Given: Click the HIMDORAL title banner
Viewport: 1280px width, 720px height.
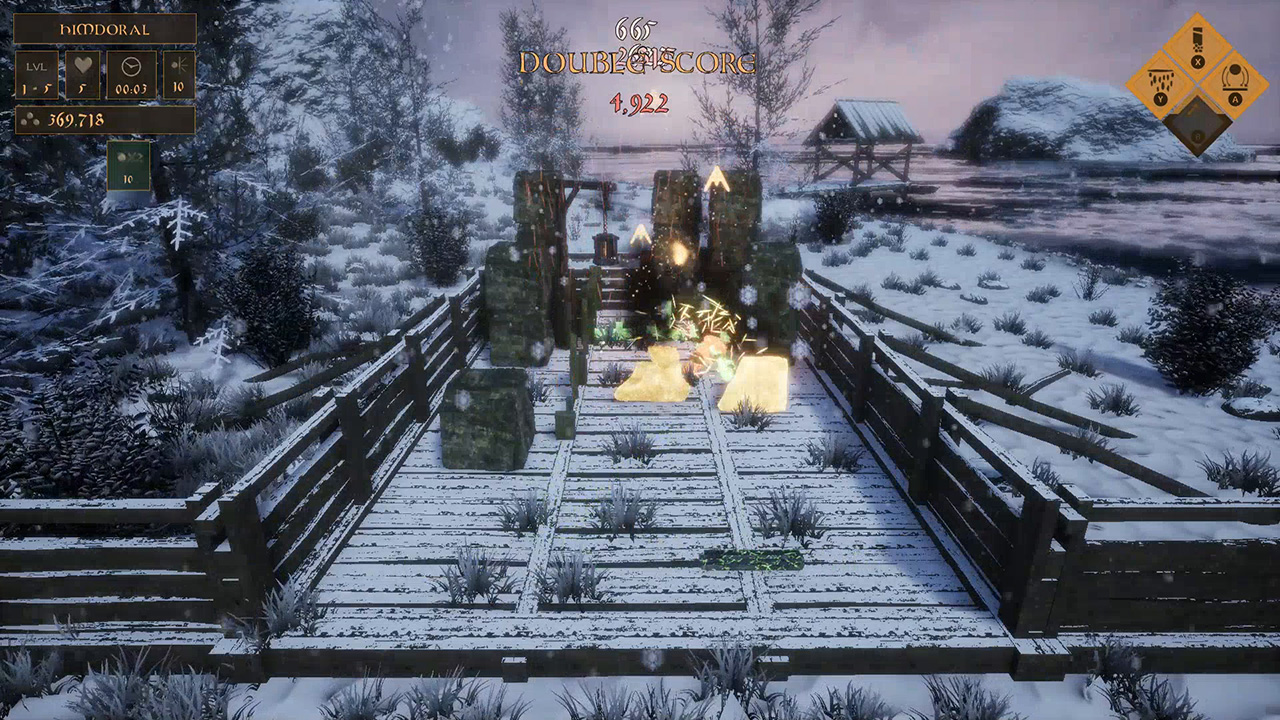Looking at the screenshot, I should (106, 28).
